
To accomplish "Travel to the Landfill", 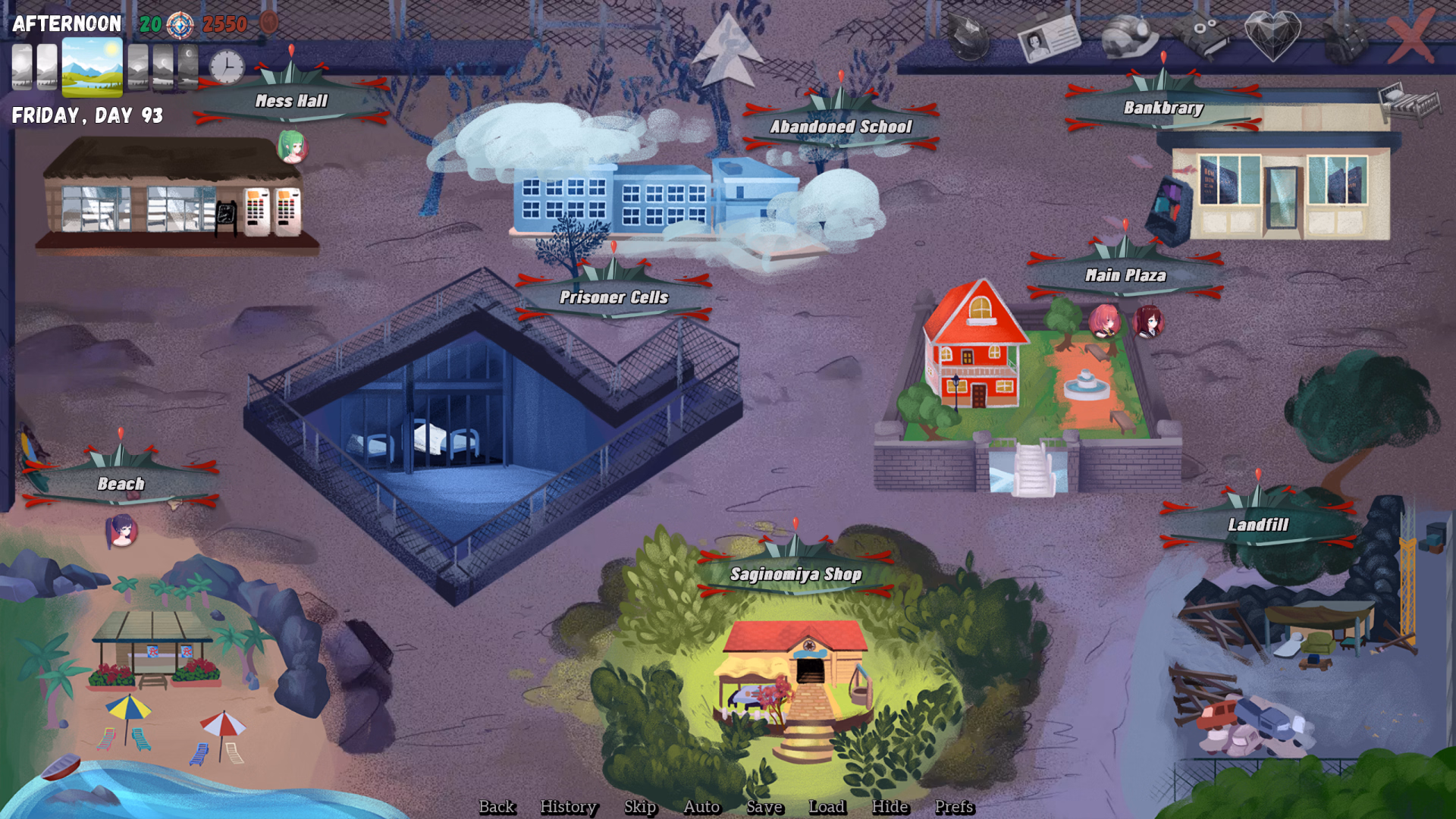I will point(1258,525).
